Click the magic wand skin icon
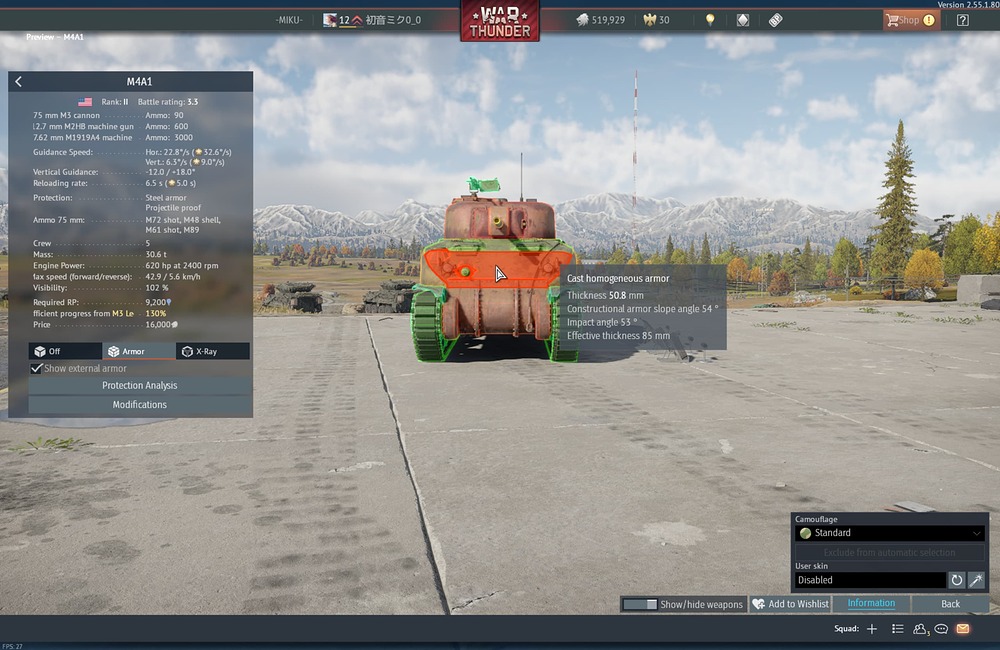 click(976, 580)
